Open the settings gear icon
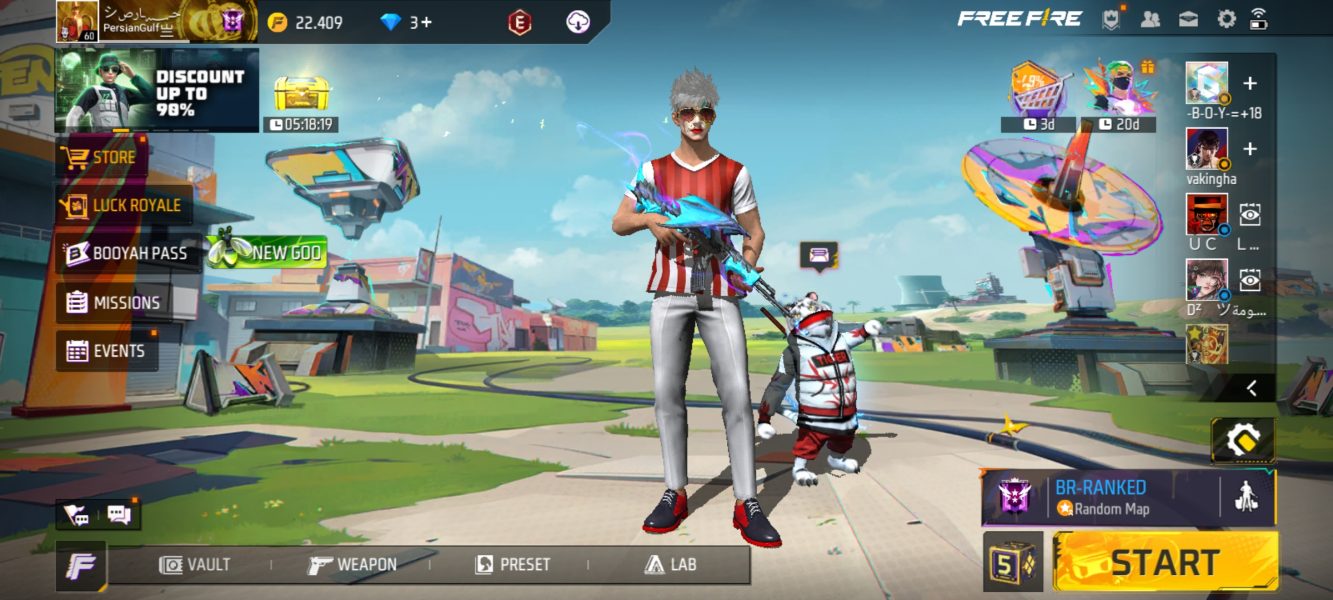Viewport: 1333px width, 600px height. (1226, 19)
